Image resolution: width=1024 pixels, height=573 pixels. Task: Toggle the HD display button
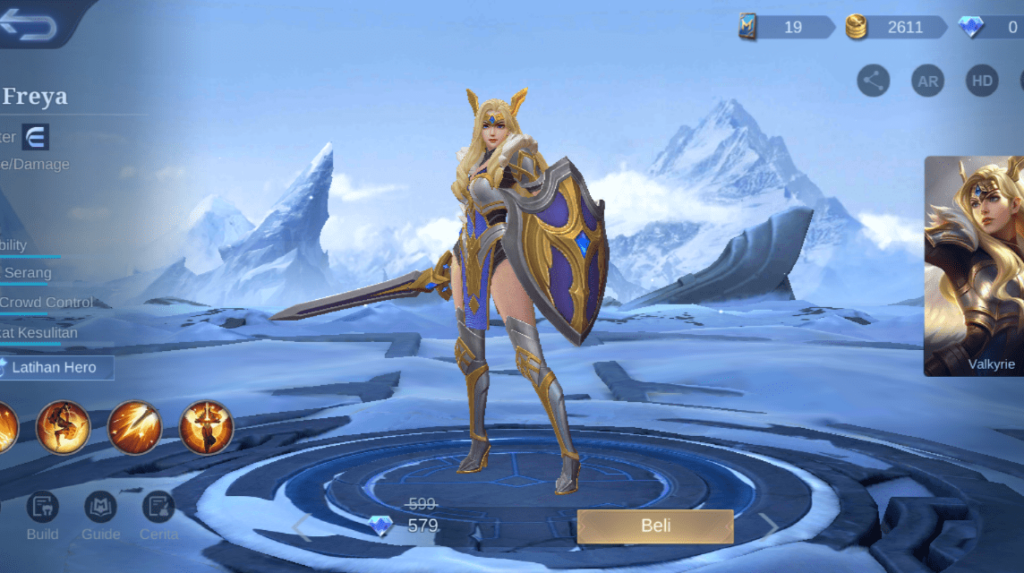point(982,81)
